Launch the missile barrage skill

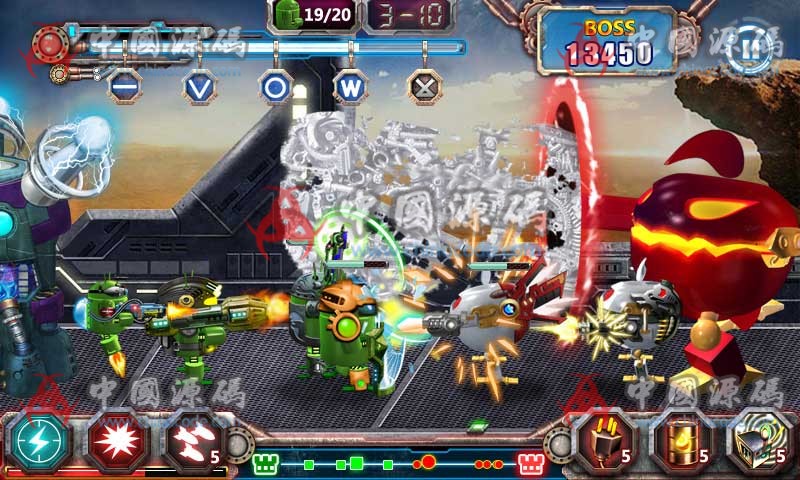point(192,440)
